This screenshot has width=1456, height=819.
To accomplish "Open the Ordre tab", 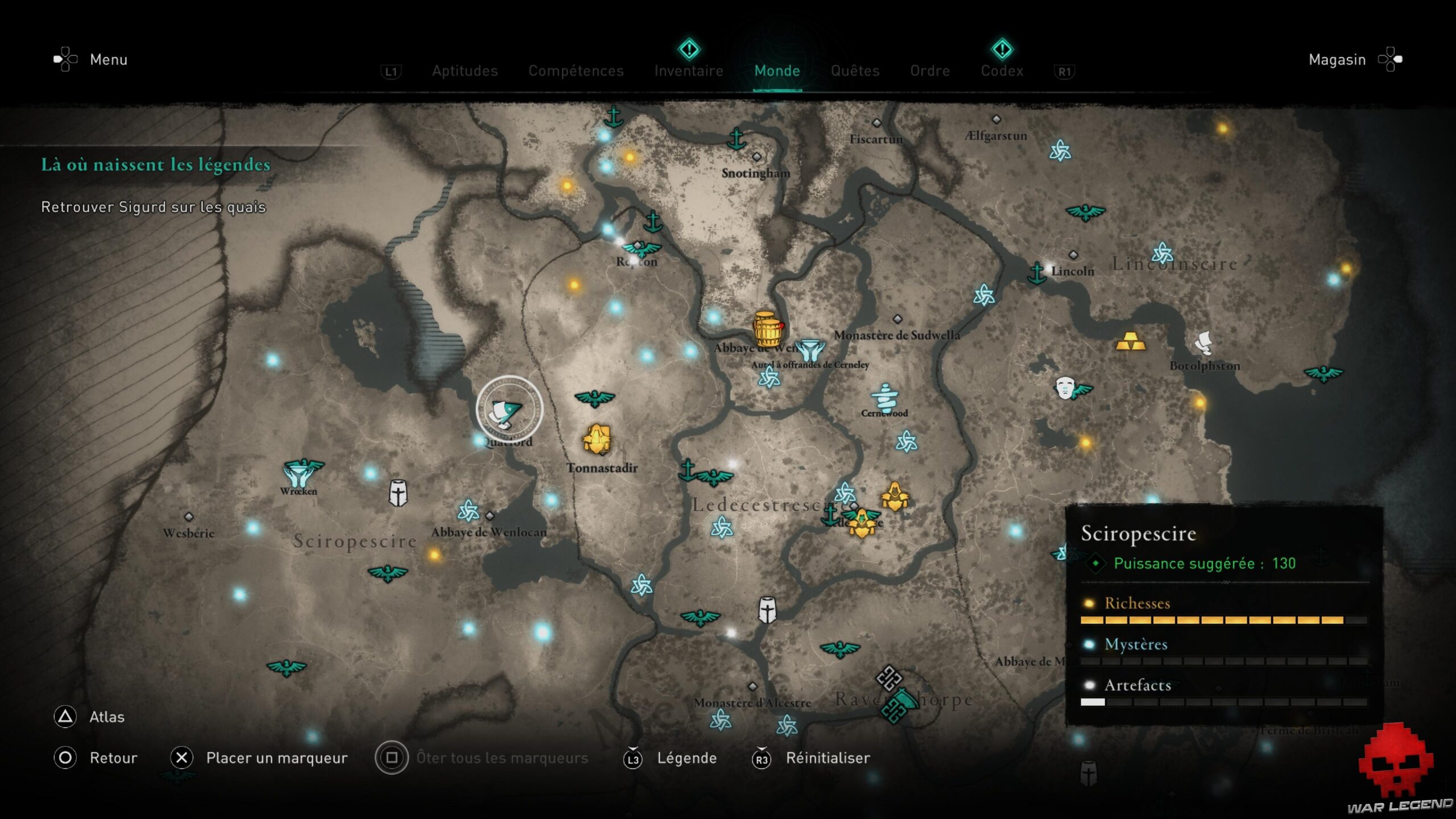I will pyautogui.click(x=930, y=71).
